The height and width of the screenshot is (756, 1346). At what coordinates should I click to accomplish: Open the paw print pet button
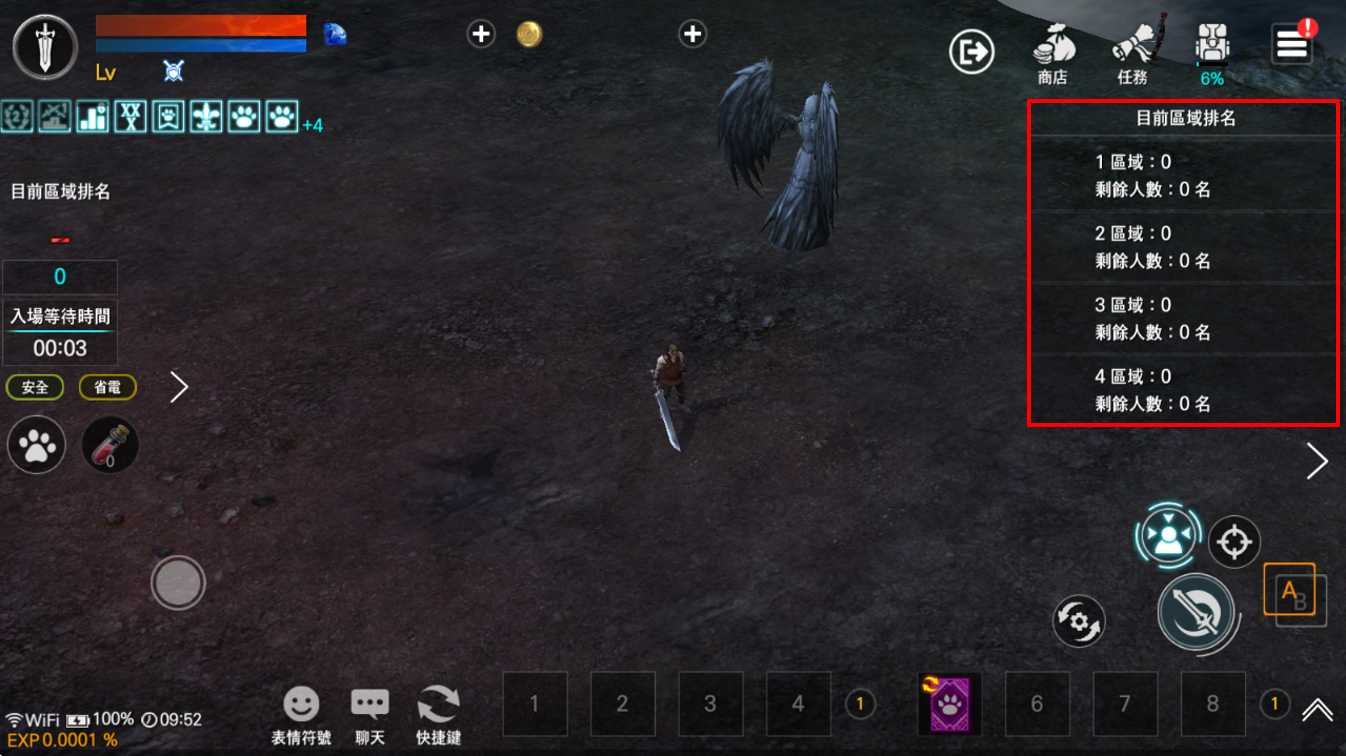pyautogui.click(x=37, y=445)
